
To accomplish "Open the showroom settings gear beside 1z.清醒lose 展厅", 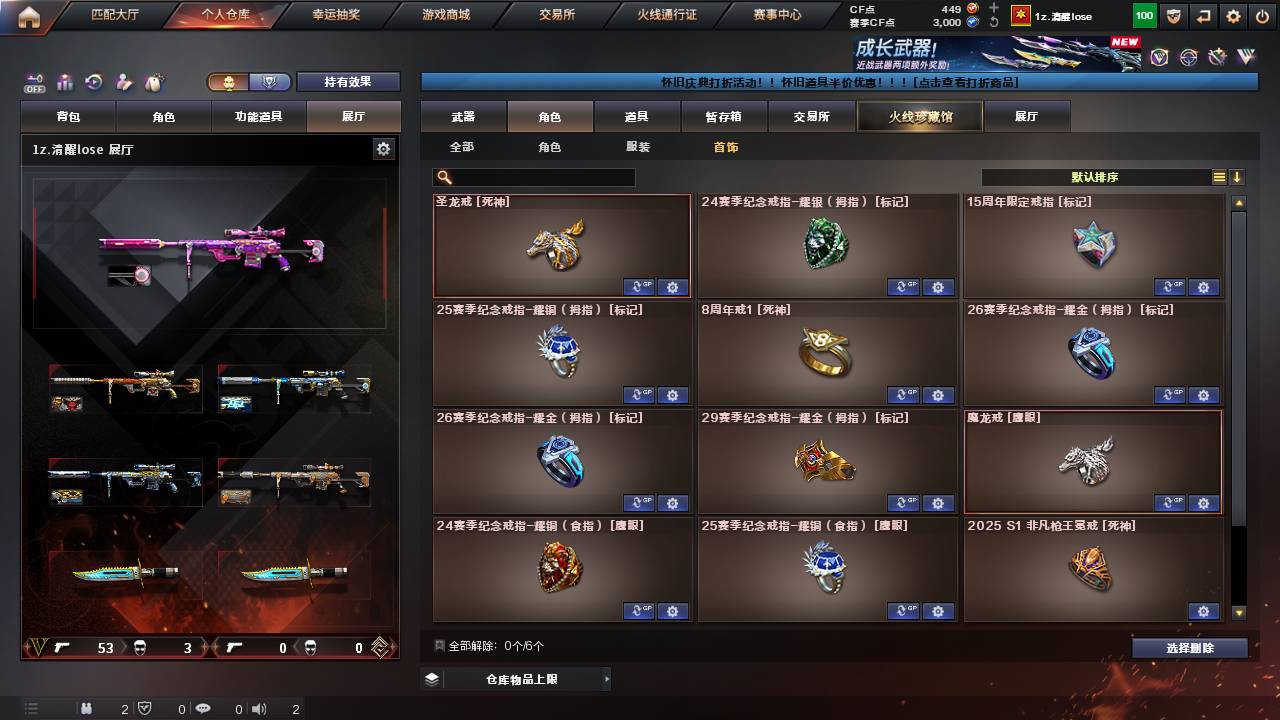I will point(384,148).
